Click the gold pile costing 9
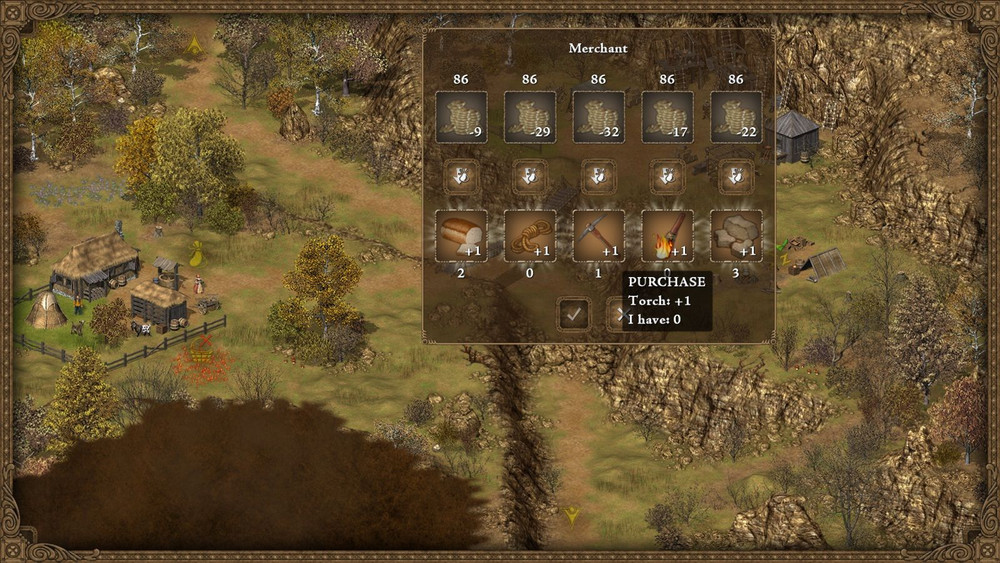Image resolution: width=1000 pixels, height=563 pixels. point(461,117)
